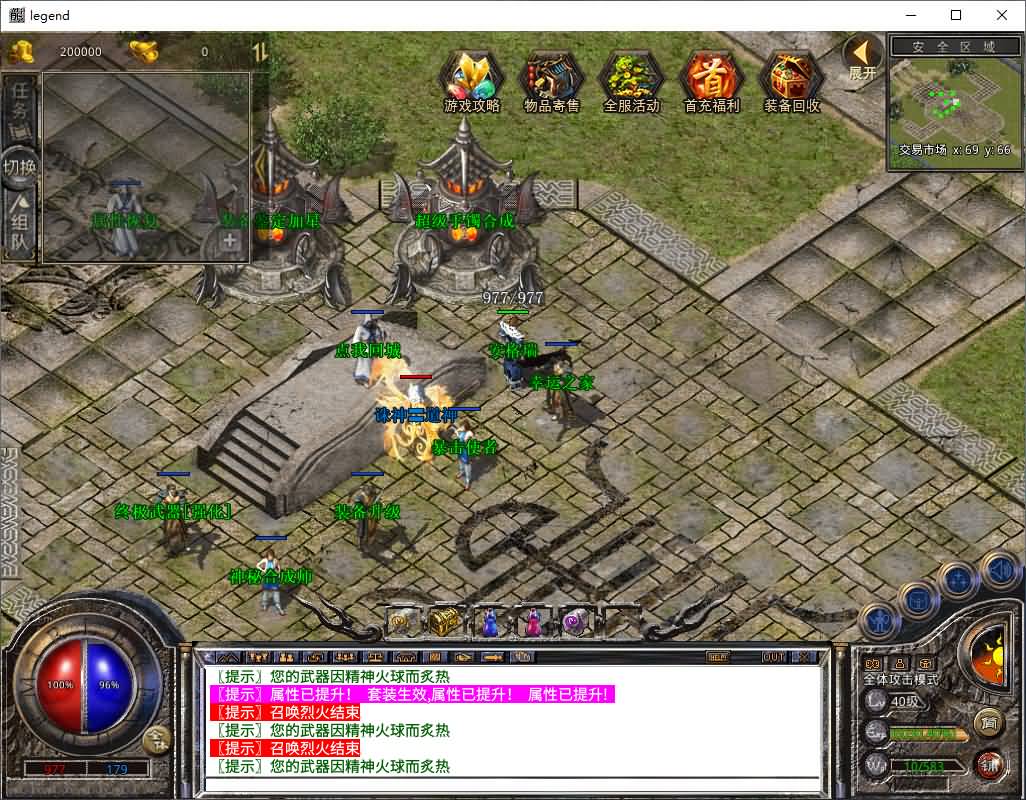Maximize the legend game window

tap(956, 15)
